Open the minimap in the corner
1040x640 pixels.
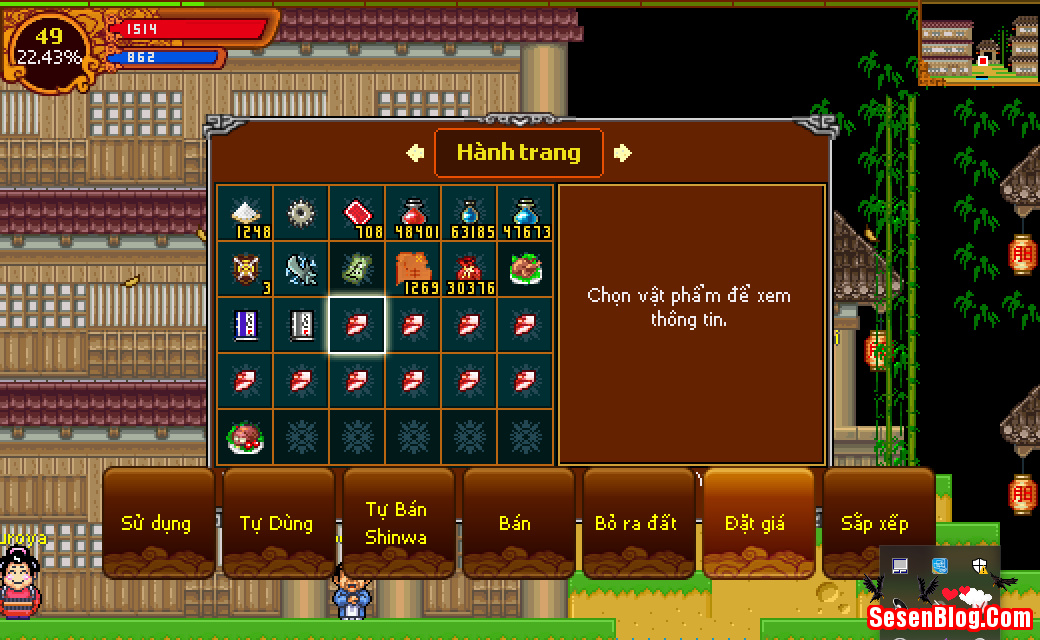[978, 42]
